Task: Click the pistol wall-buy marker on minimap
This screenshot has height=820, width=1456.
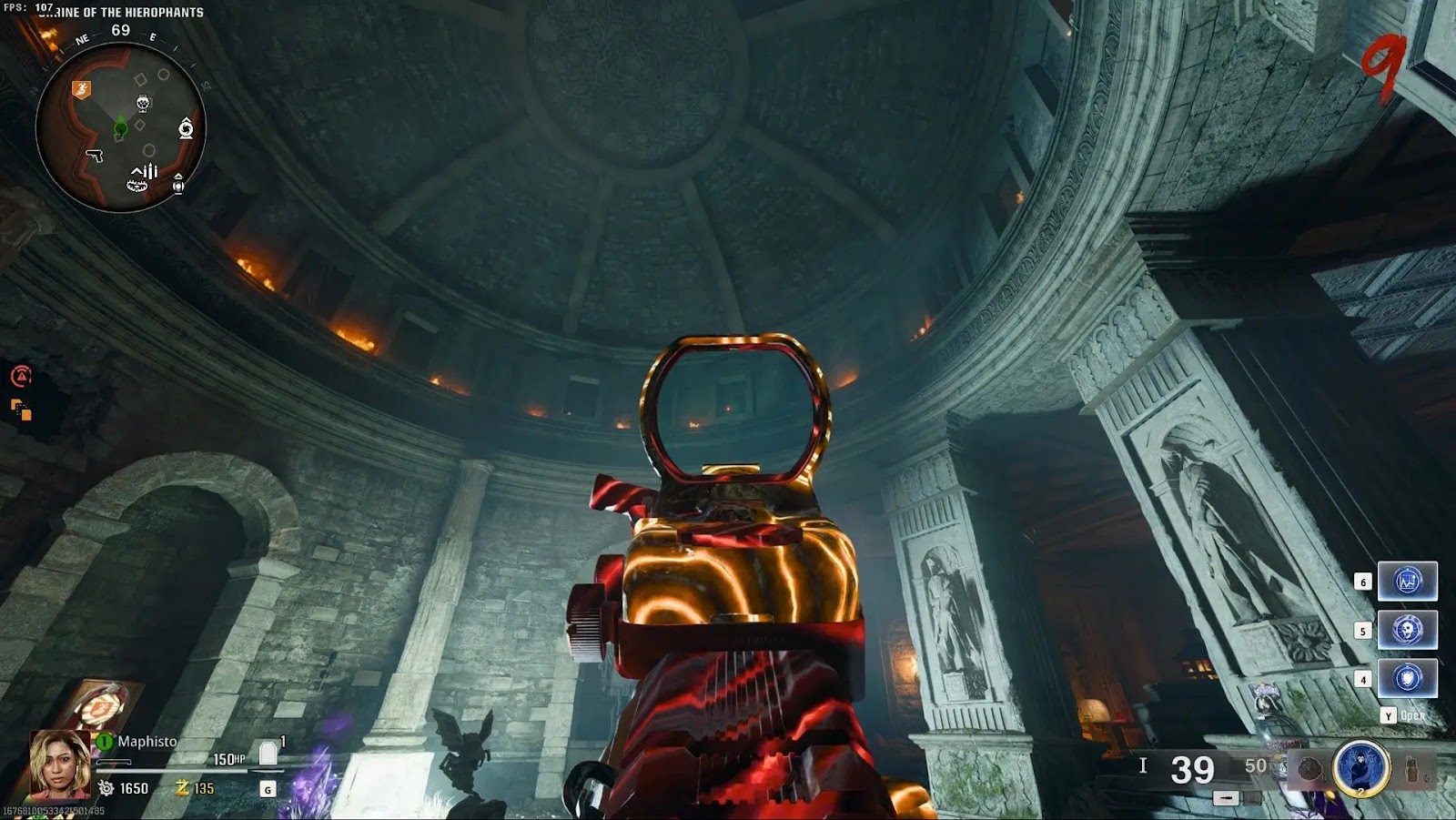Action: [x=94, y=156]
